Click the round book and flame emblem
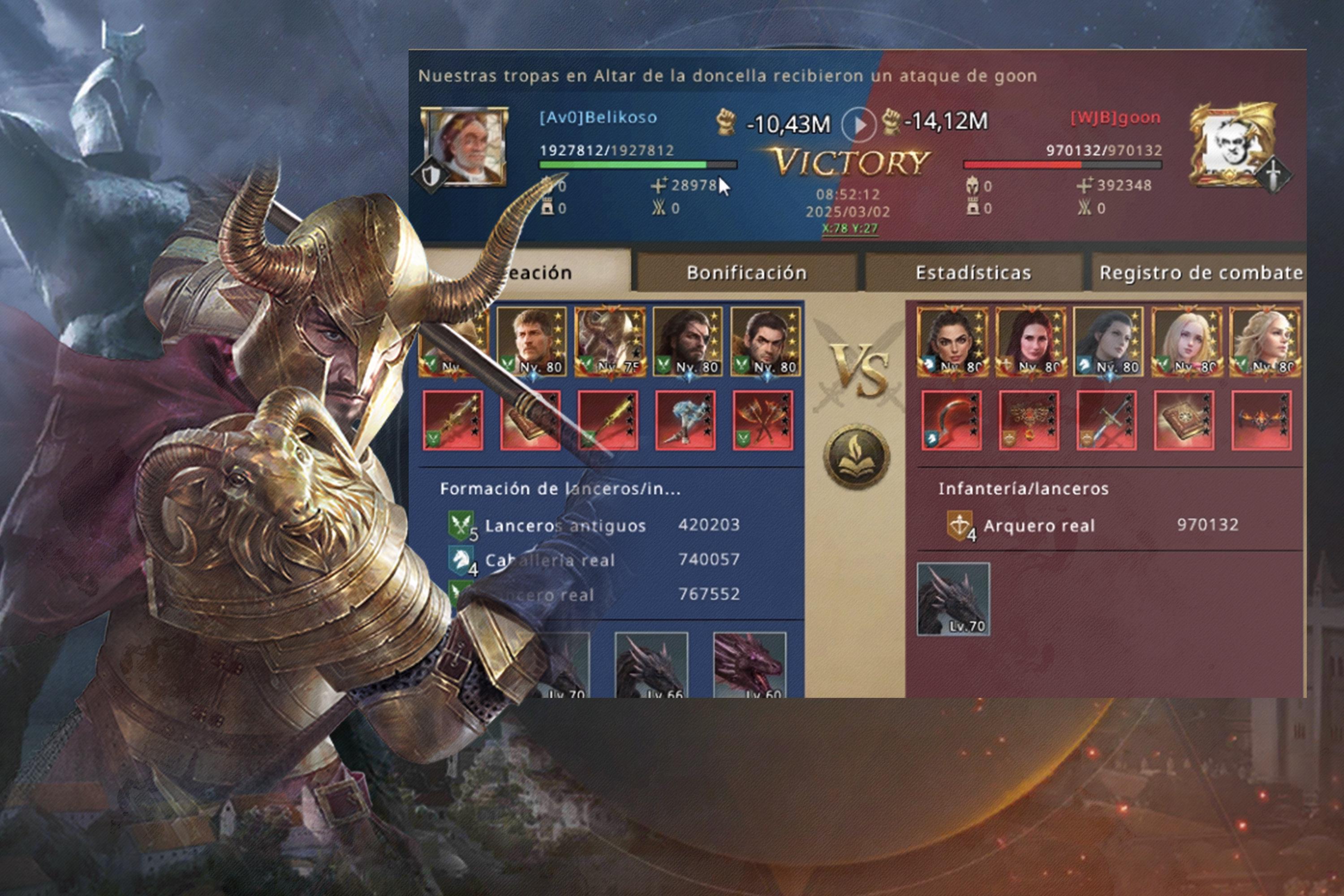This screenshot has height=896, width=1344. coord(856,456)
